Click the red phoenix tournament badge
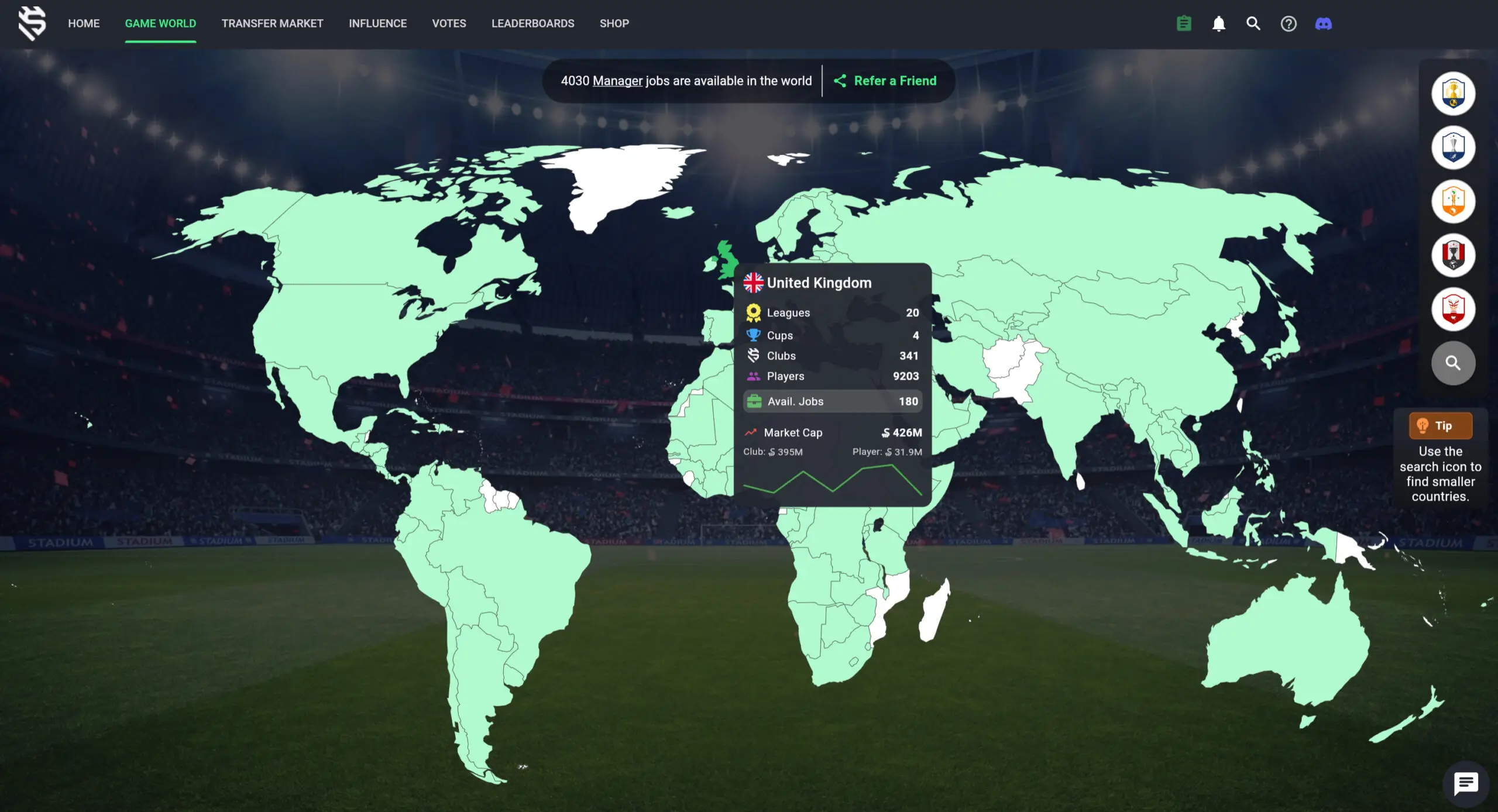Image resolution: width=1498 pixels, height=812 pixels. 1455,309
